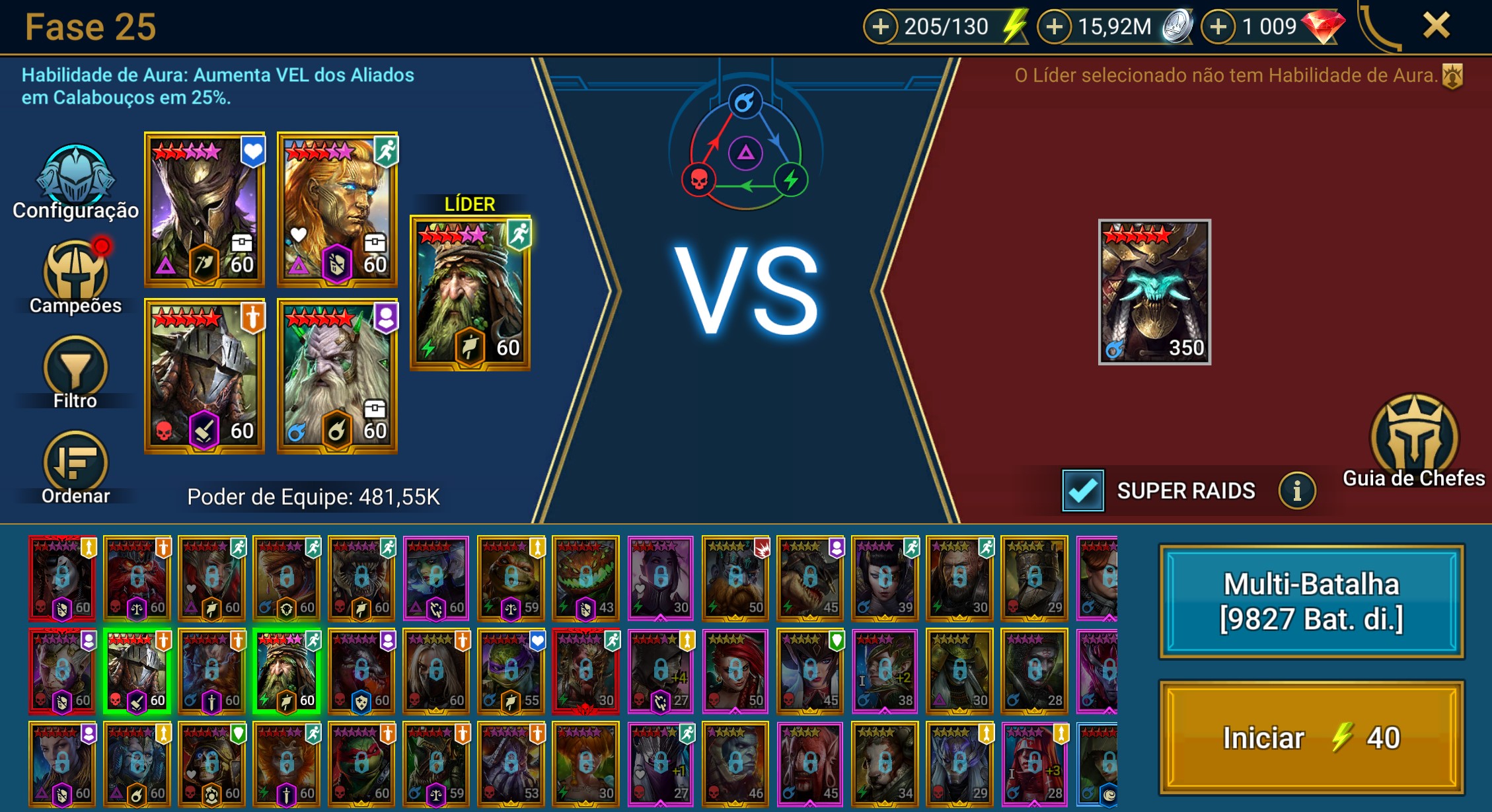The image size is (1492, 812).
Task: Select the bearded leader champion slot
Action: (470, 292)
